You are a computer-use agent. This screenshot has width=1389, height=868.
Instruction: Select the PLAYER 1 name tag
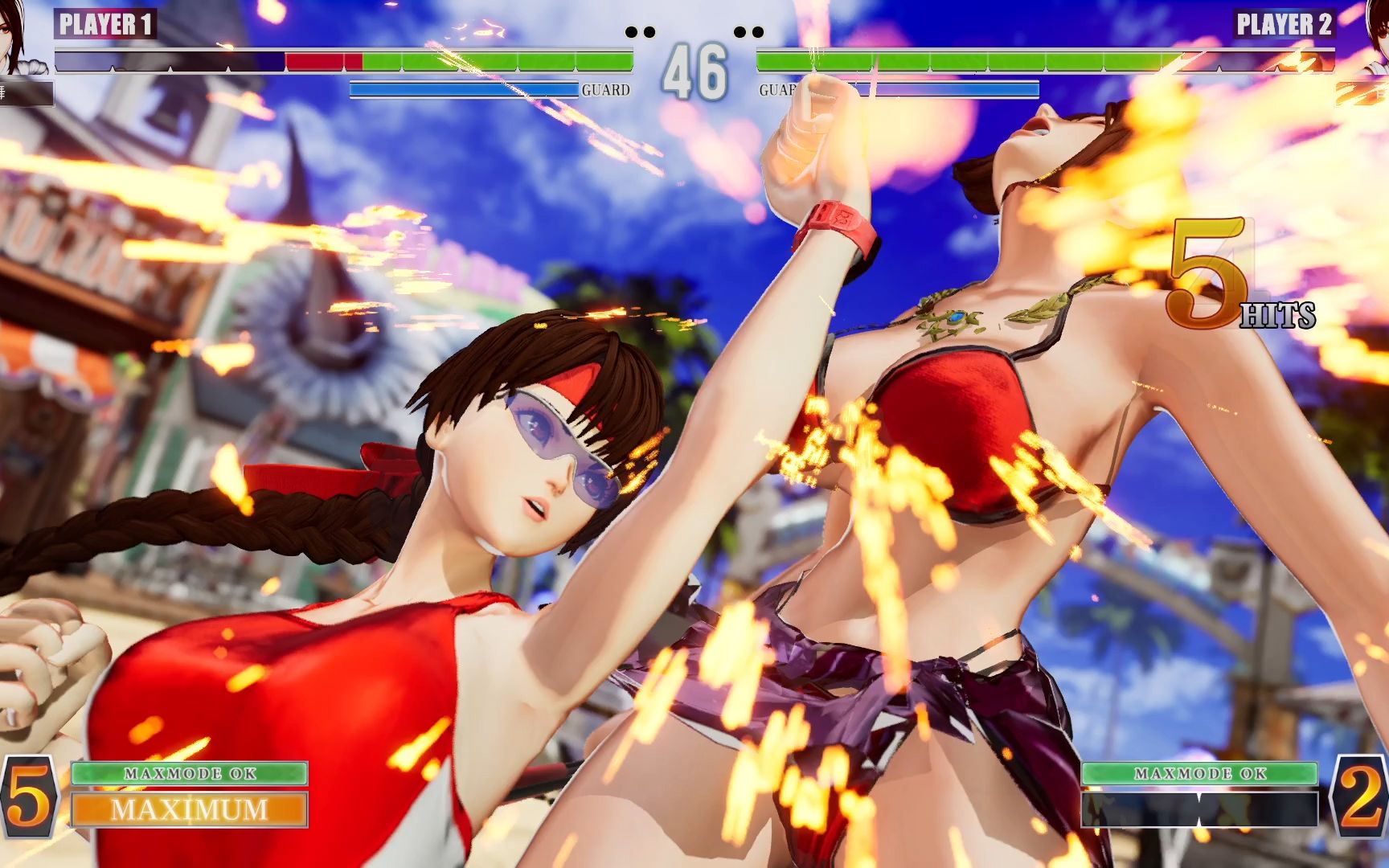105,25
